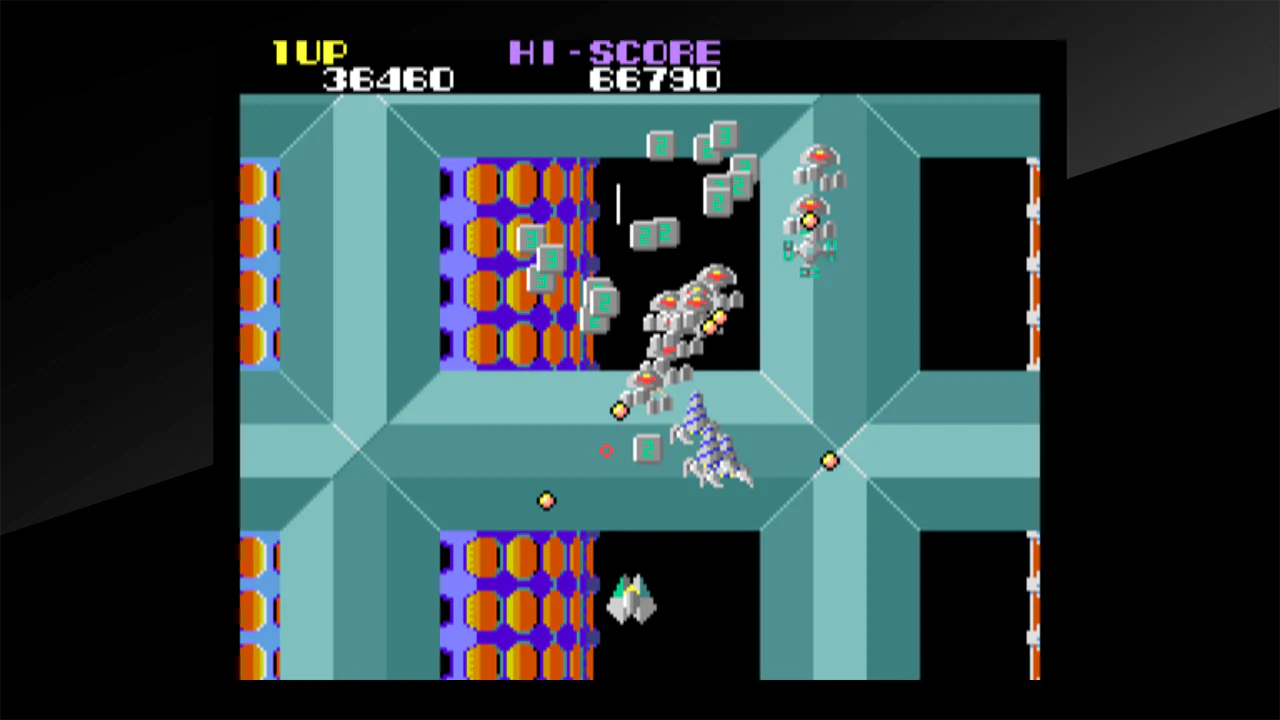Expand the top-left stack of '2' blocks
This screenshot has width=1280, height=720.
click(540, 260)
